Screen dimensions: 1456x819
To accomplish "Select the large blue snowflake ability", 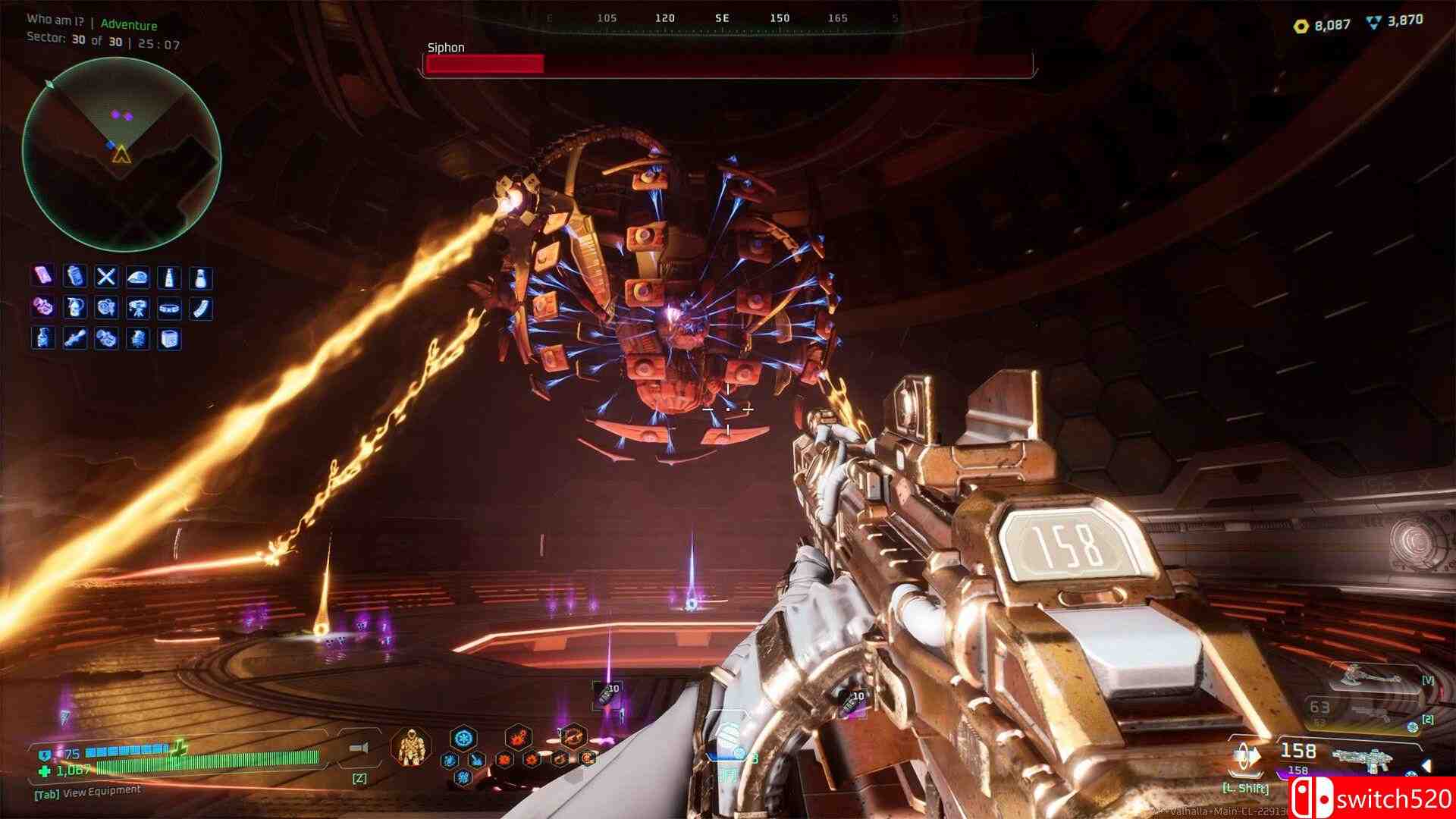I will pyautogui.click(x=463, y=738).
